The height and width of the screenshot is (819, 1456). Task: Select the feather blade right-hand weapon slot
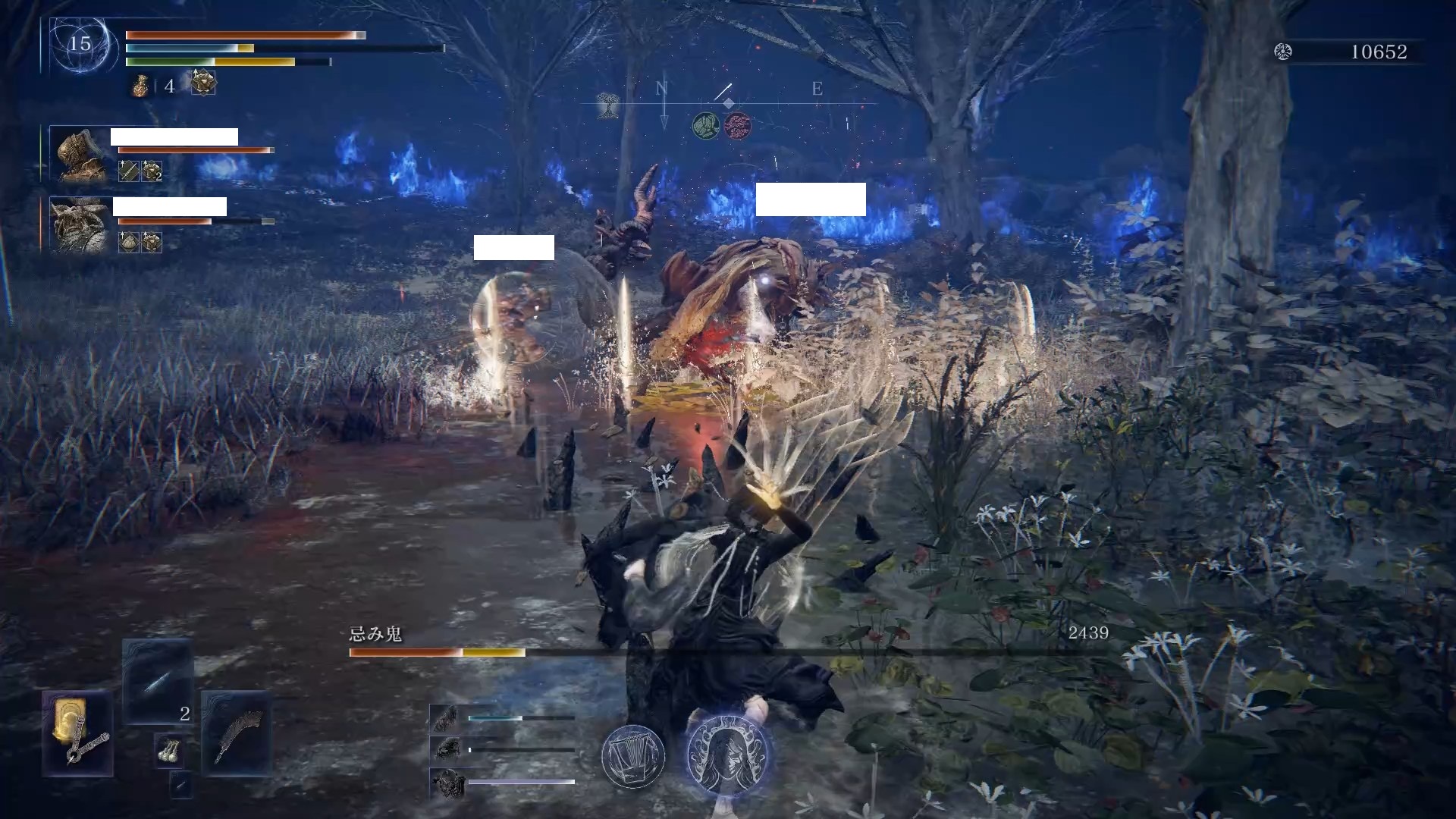(x=236, y=733)
